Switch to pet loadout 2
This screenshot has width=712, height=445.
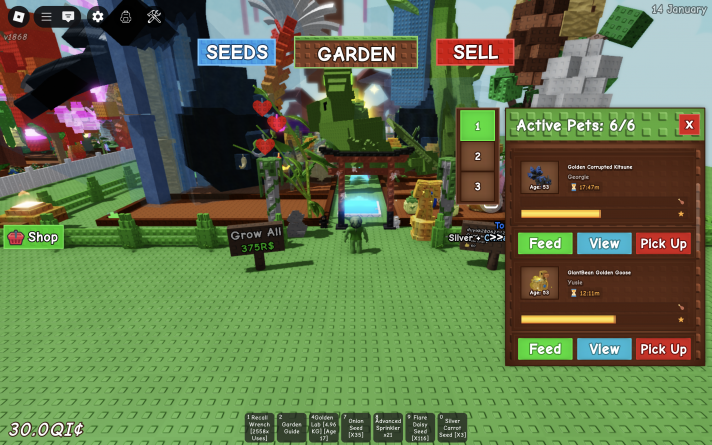tap(478, 157)
